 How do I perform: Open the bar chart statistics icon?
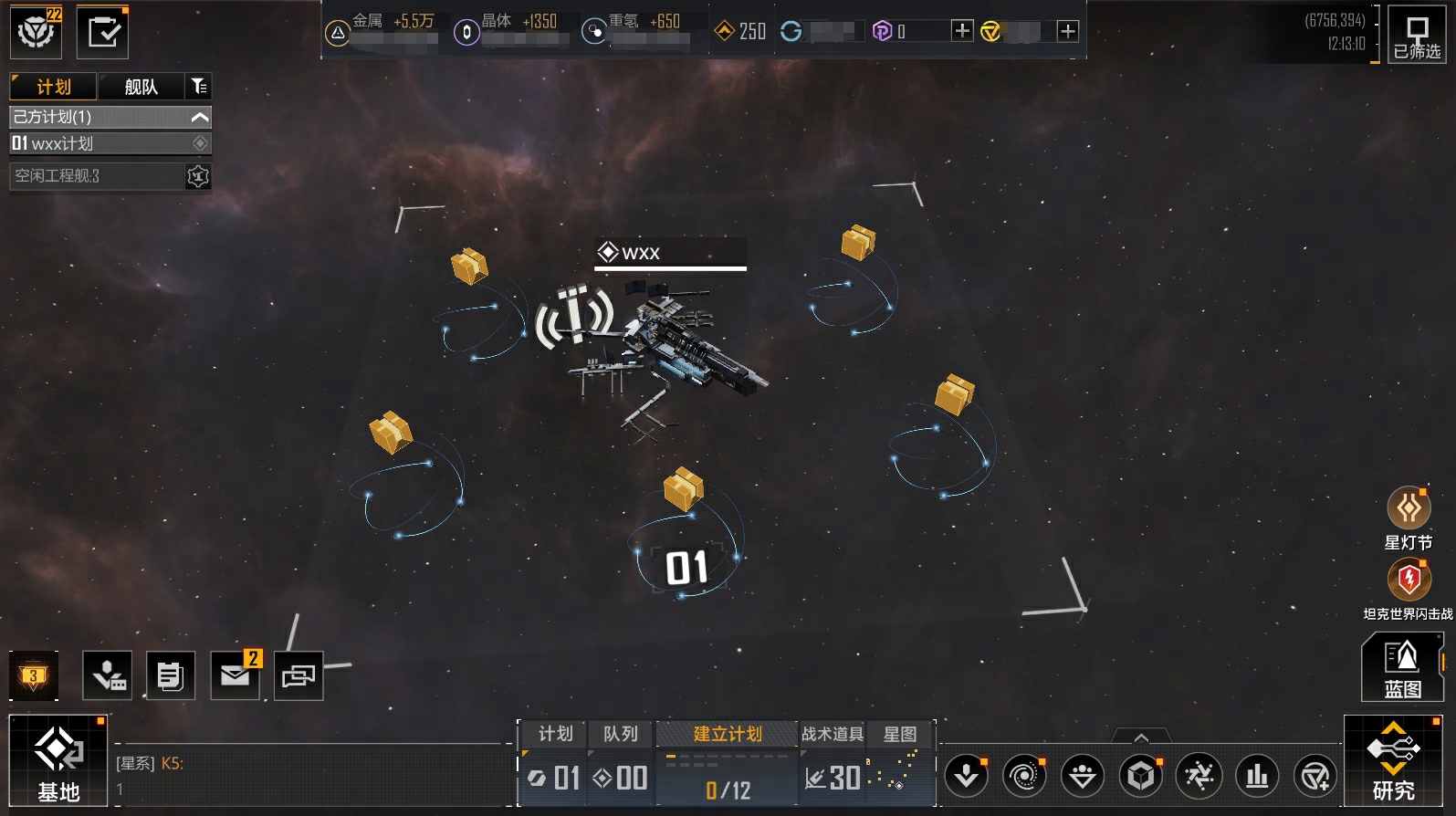1257,776
